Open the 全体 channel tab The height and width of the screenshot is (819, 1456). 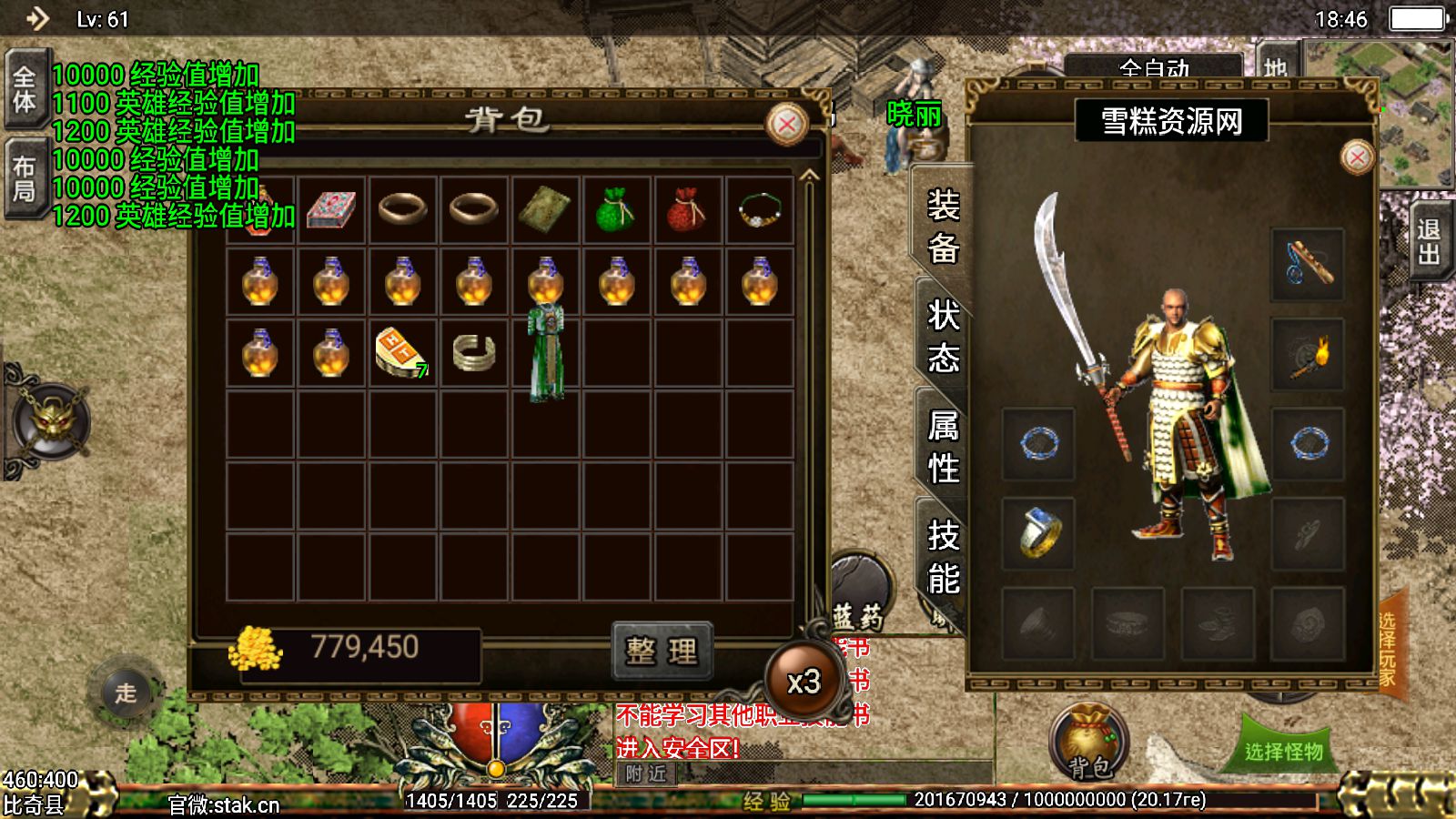25,89
